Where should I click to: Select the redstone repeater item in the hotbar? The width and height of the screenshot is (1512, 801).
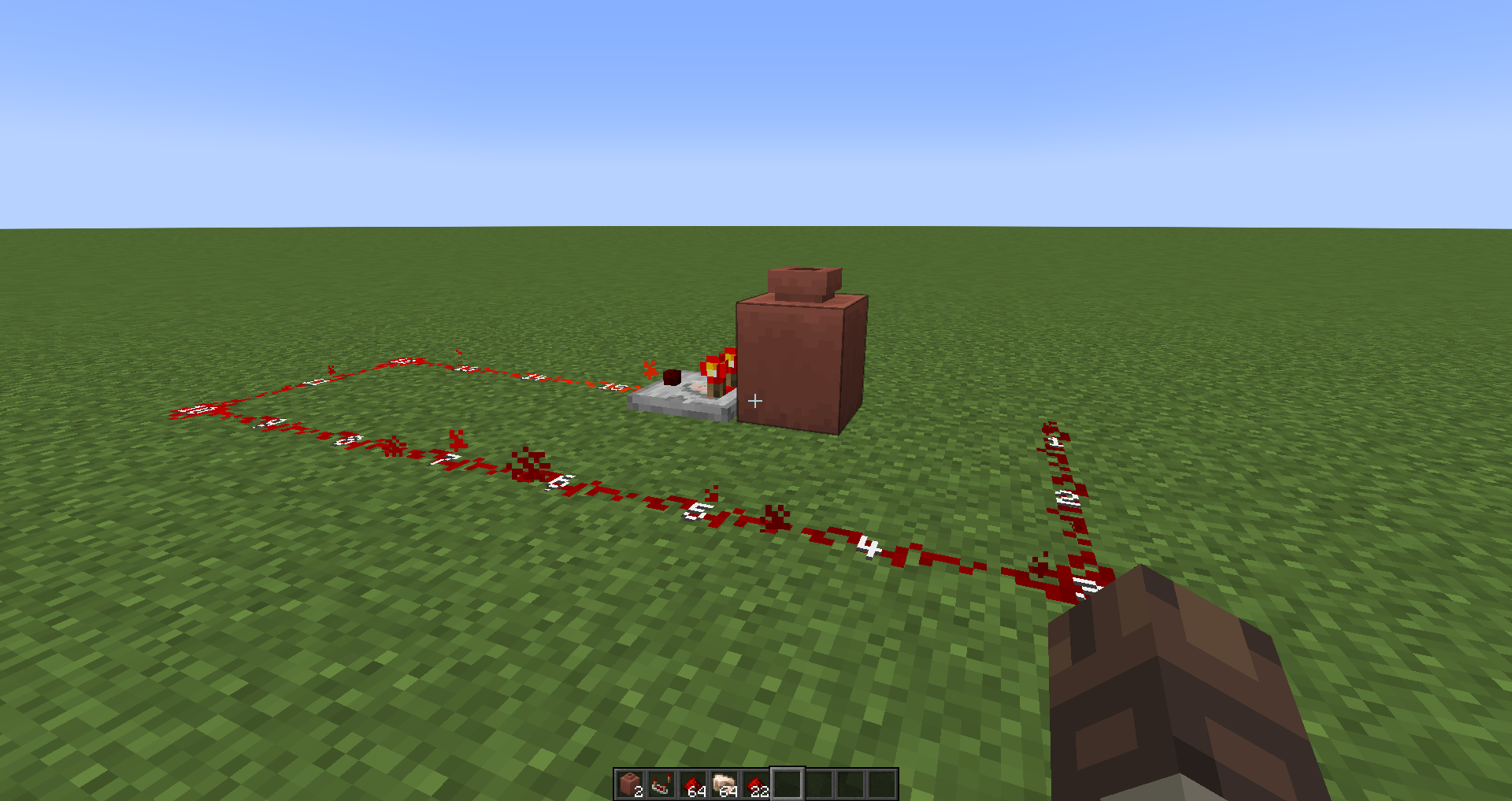(x=663, y=784)
